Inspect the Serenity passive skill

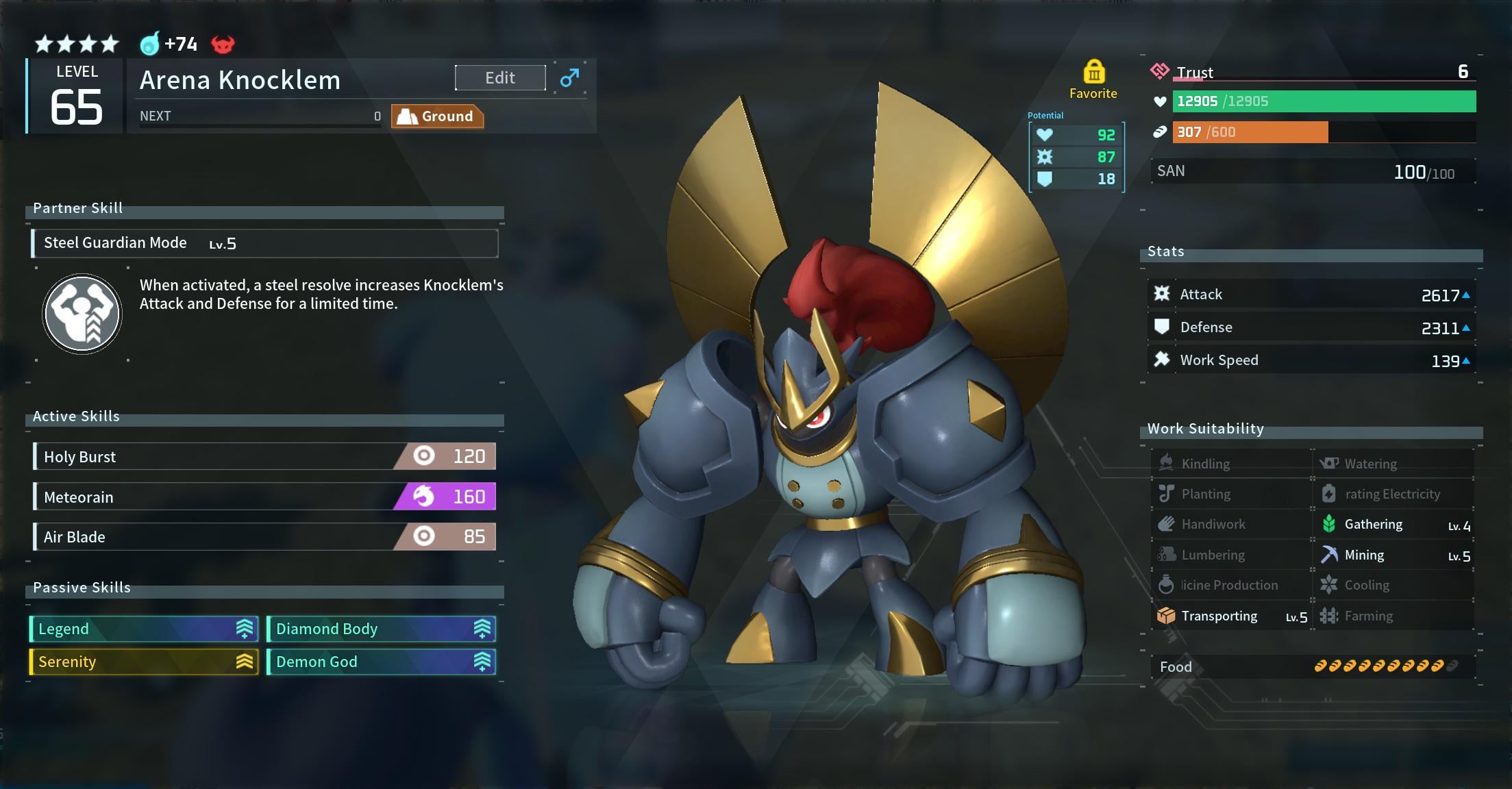[x=144, y=662]
